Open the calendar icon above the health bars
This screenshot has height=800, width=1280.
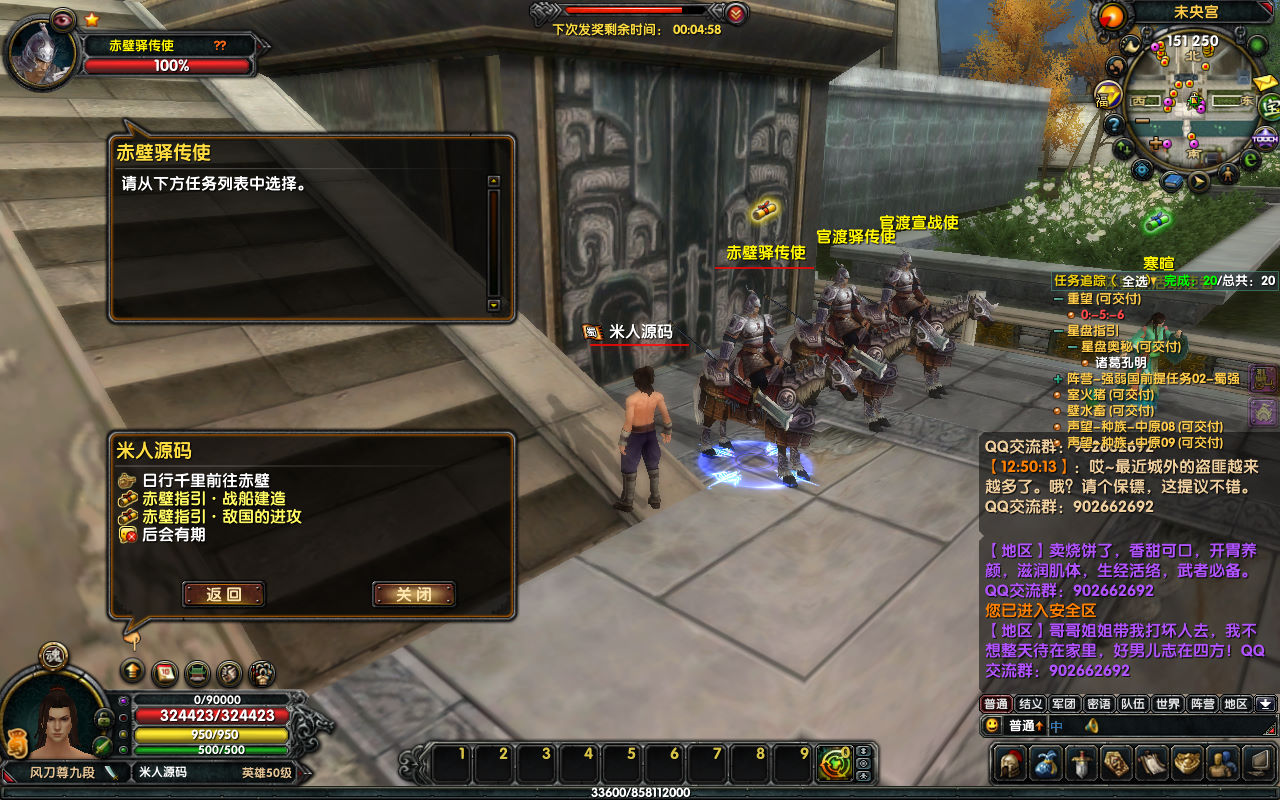tap(165, 672)
